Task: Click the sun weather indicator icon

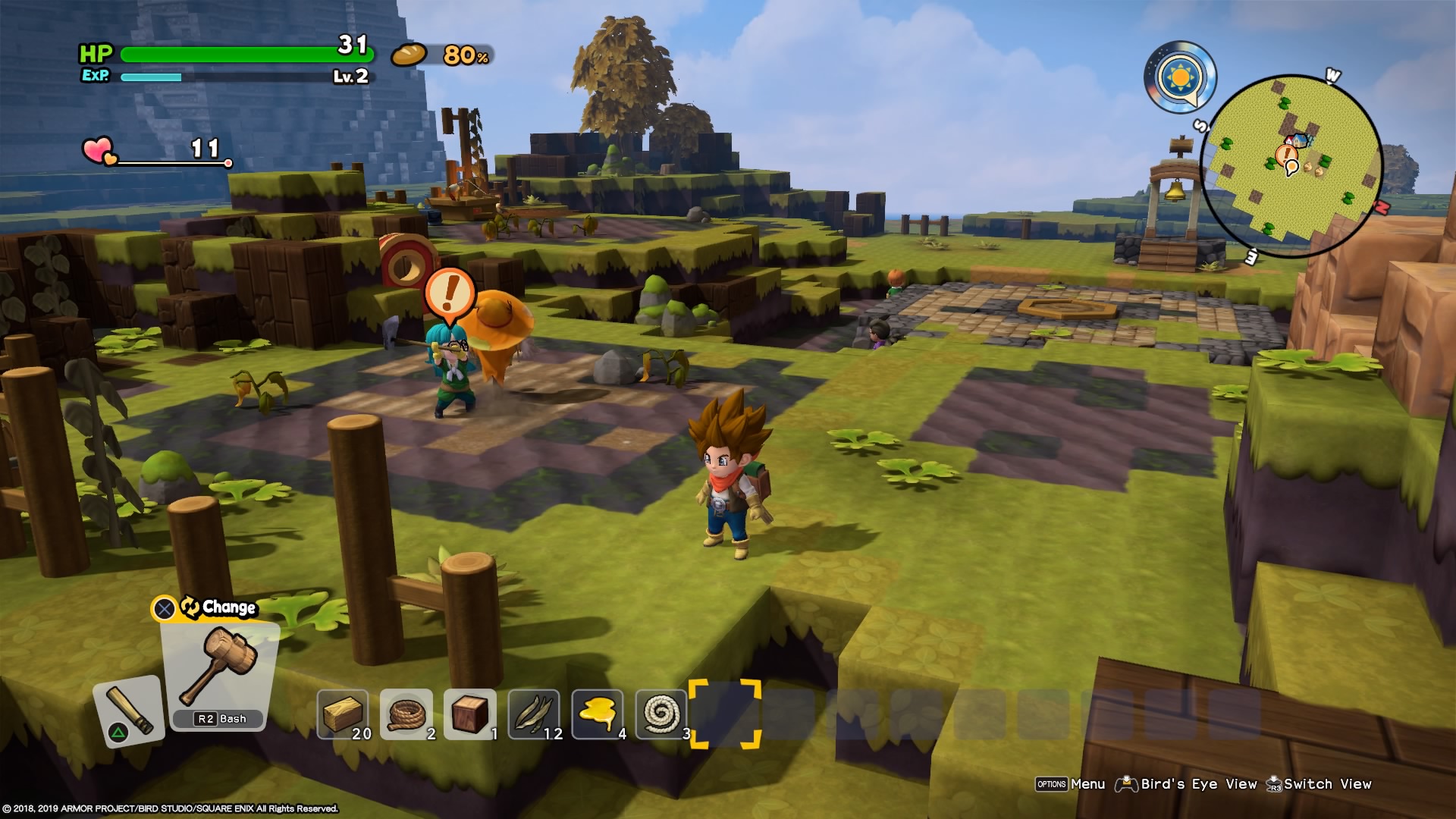Action: point(1180,77)
